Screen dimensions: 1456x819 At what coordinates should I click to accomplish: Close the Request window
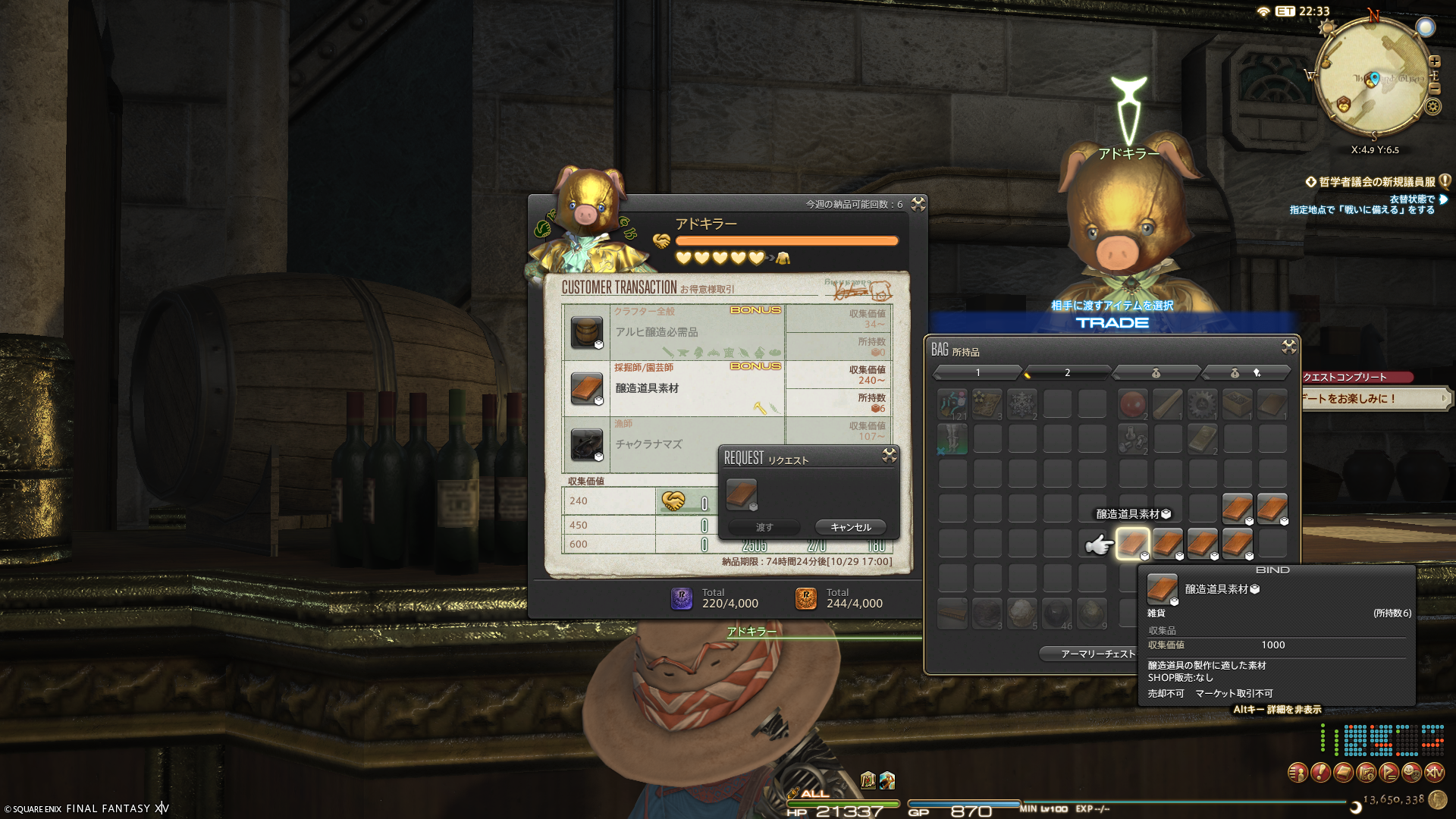tap(890, 455)
